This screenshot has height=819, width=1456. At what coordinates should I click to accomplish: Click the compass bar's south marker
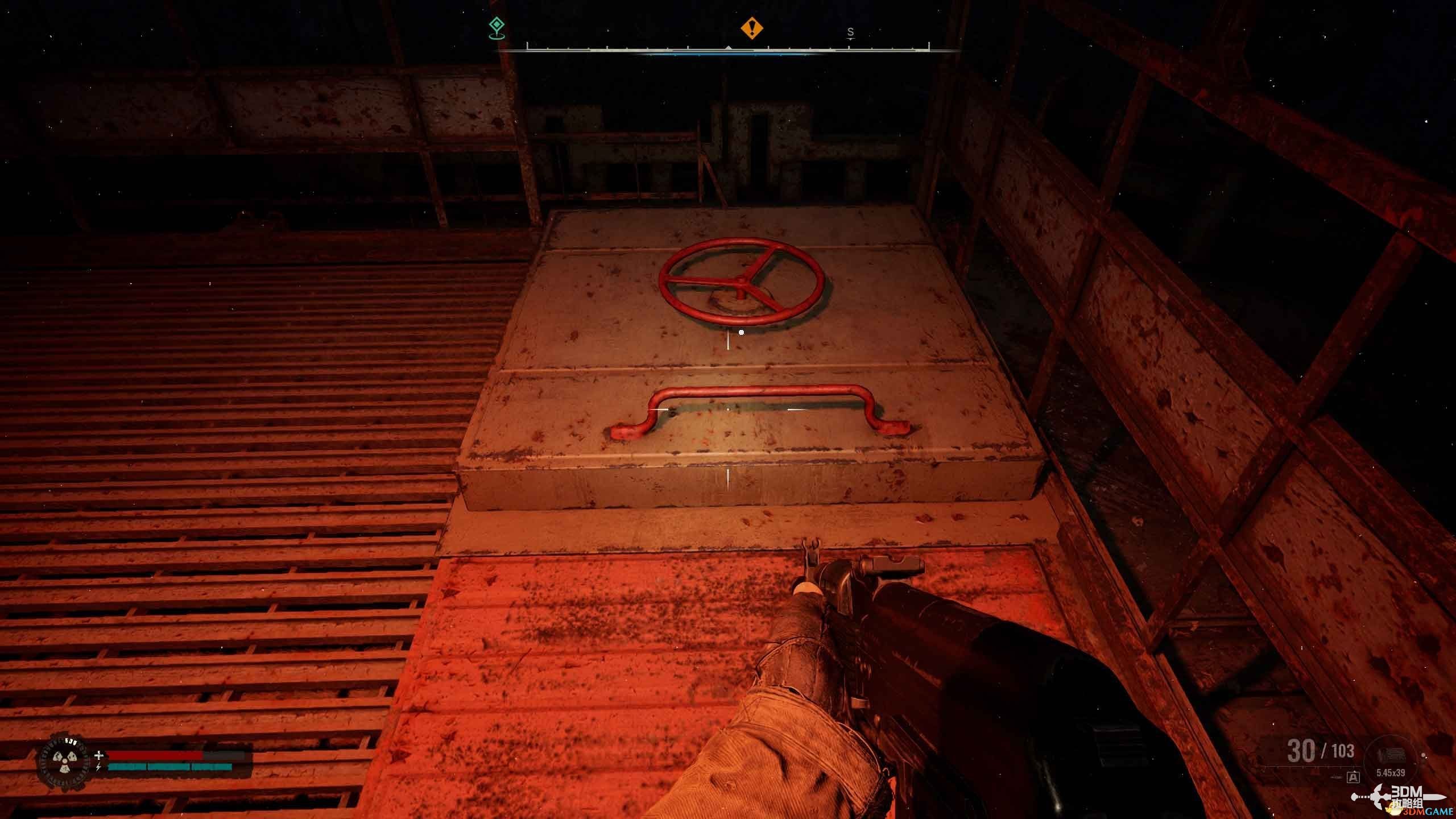point(850,32)
